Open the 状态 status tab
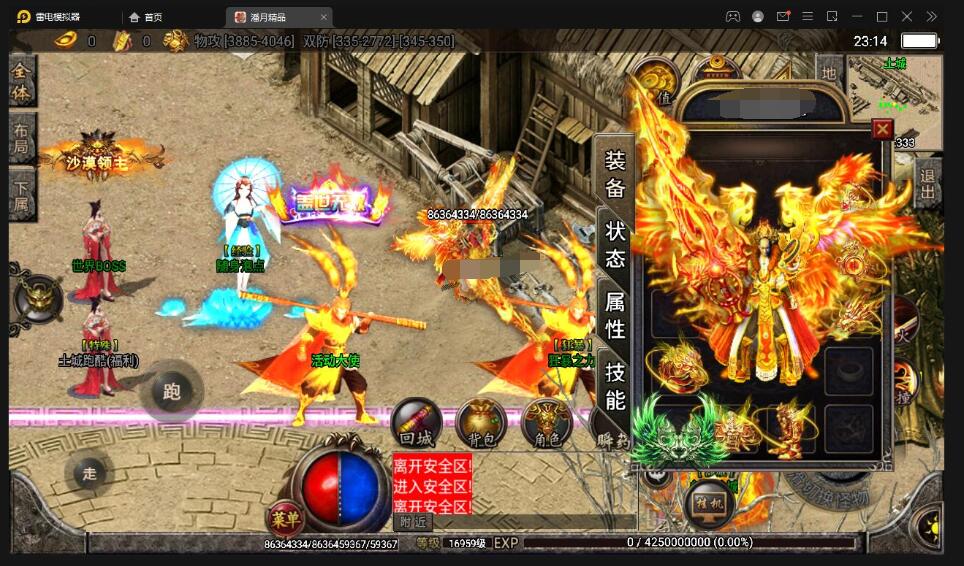 click(x=615, y=243)
